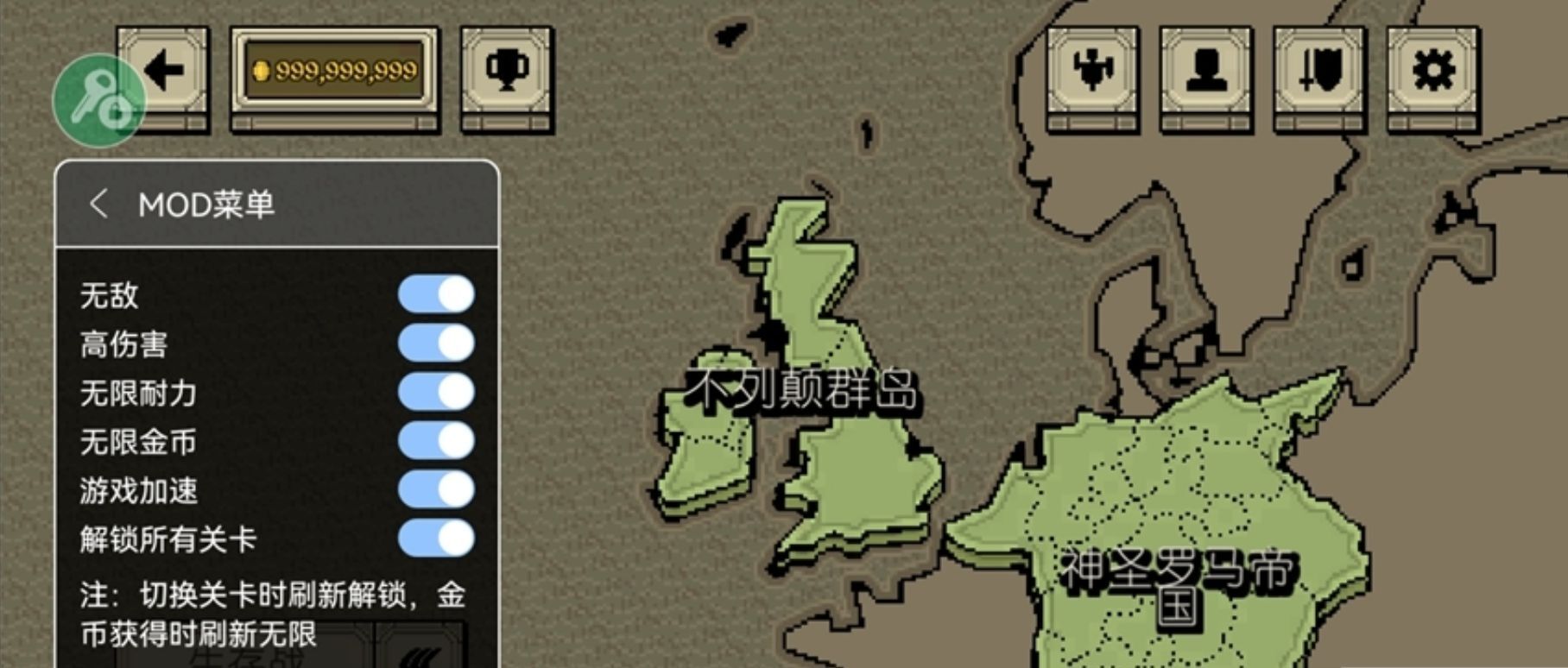Open the army units icon top right

click(1091, 71)
